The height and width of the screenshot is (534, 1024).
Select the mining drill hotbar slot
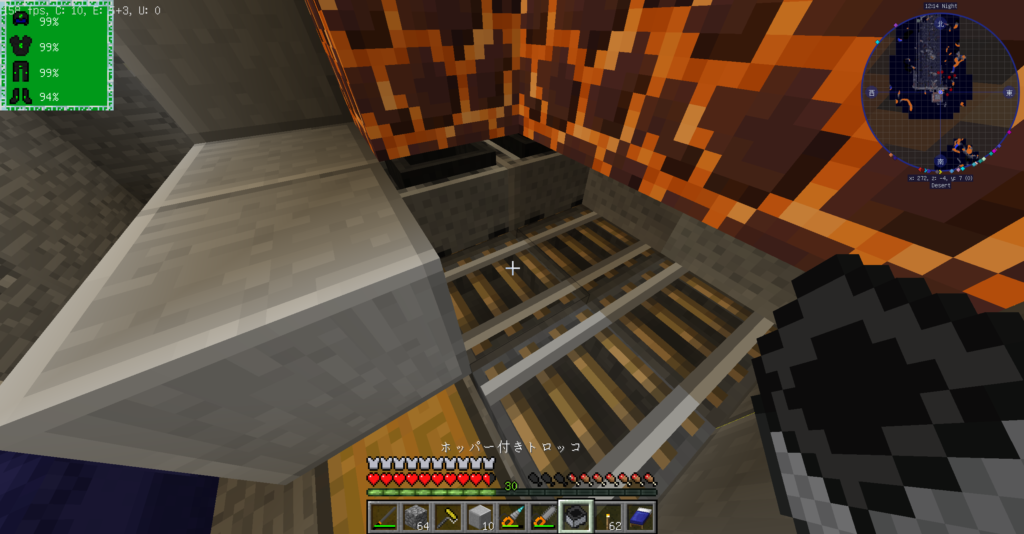coord(511,516)
